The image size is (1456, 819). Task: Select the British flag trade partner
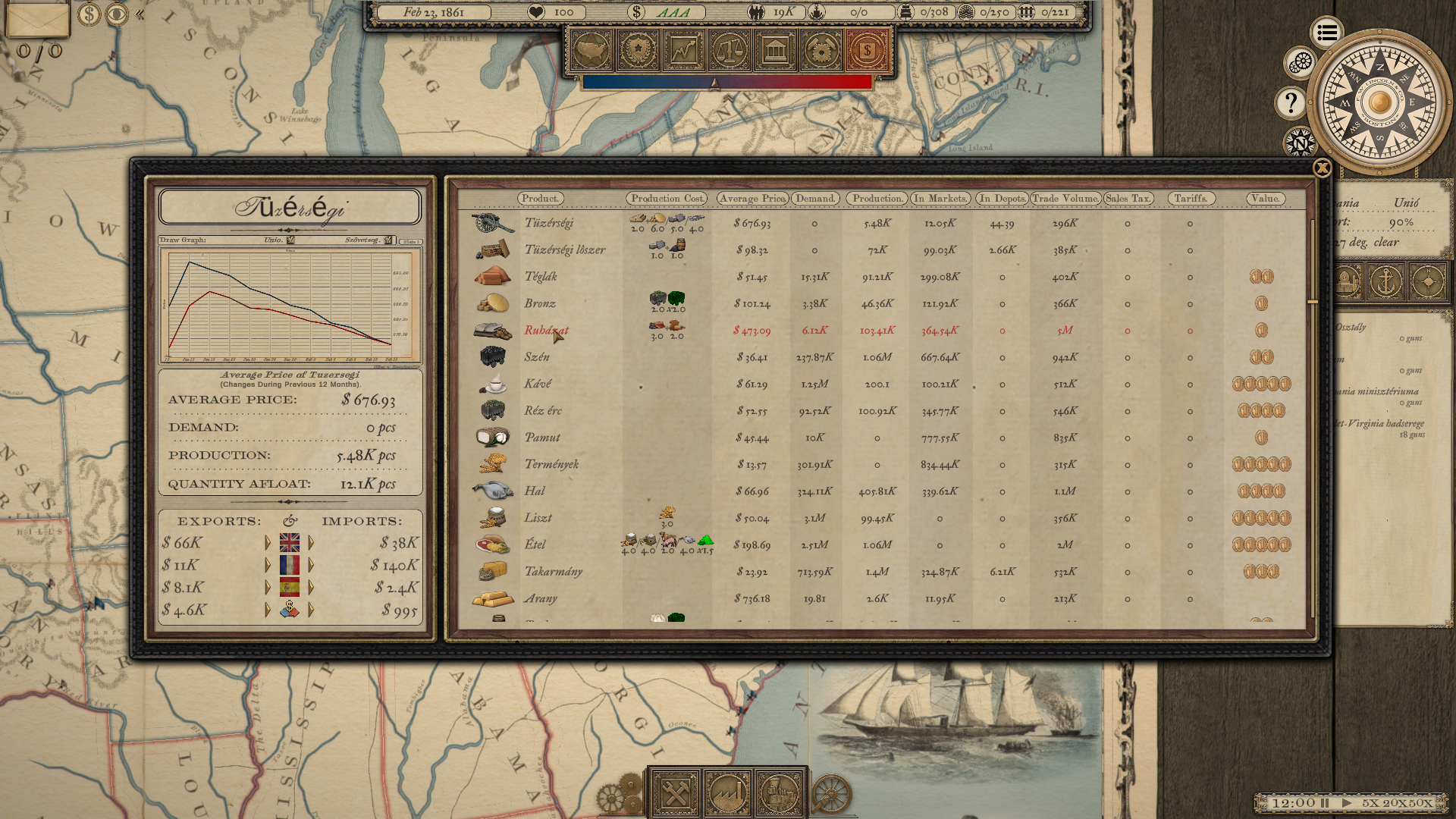click(290, 543)
